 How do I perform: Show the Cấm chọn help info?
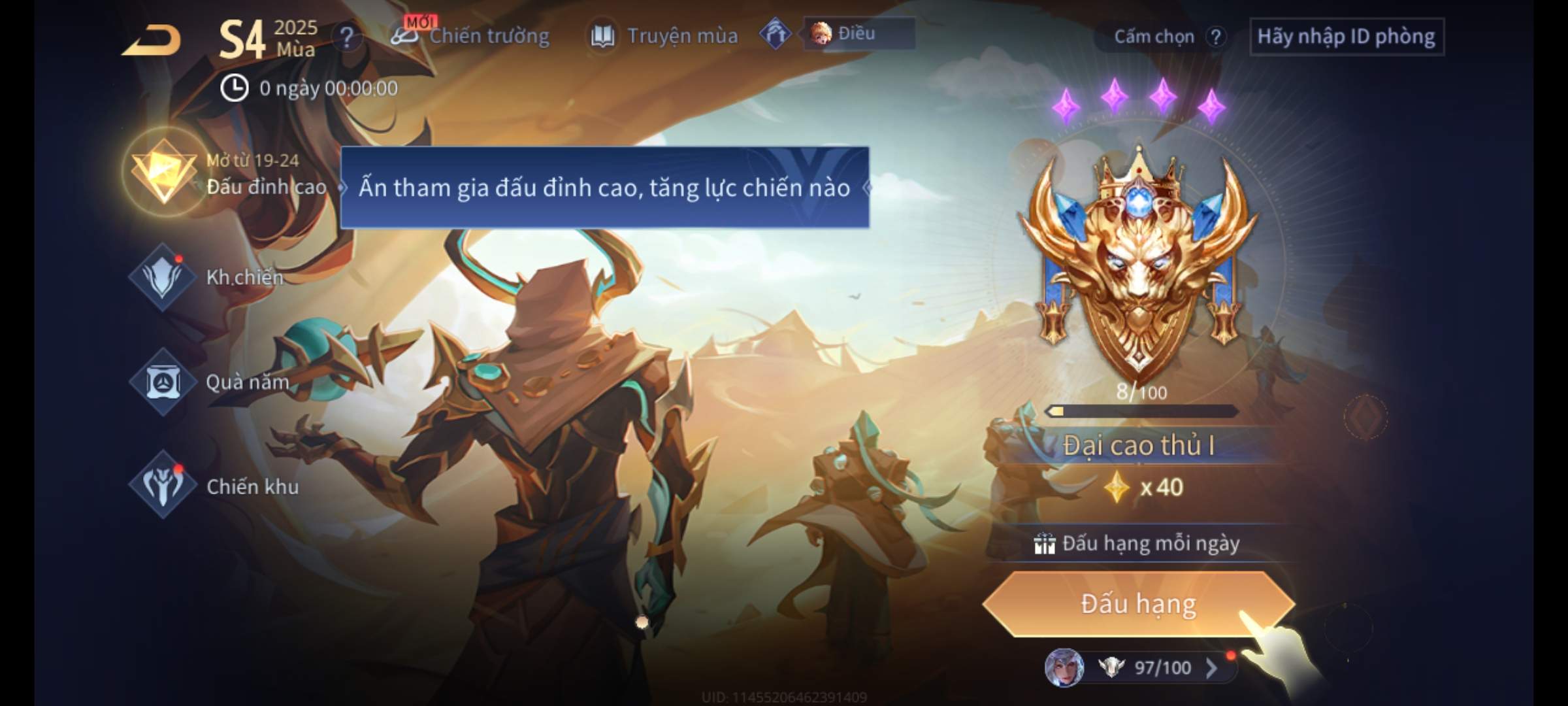1215,37
